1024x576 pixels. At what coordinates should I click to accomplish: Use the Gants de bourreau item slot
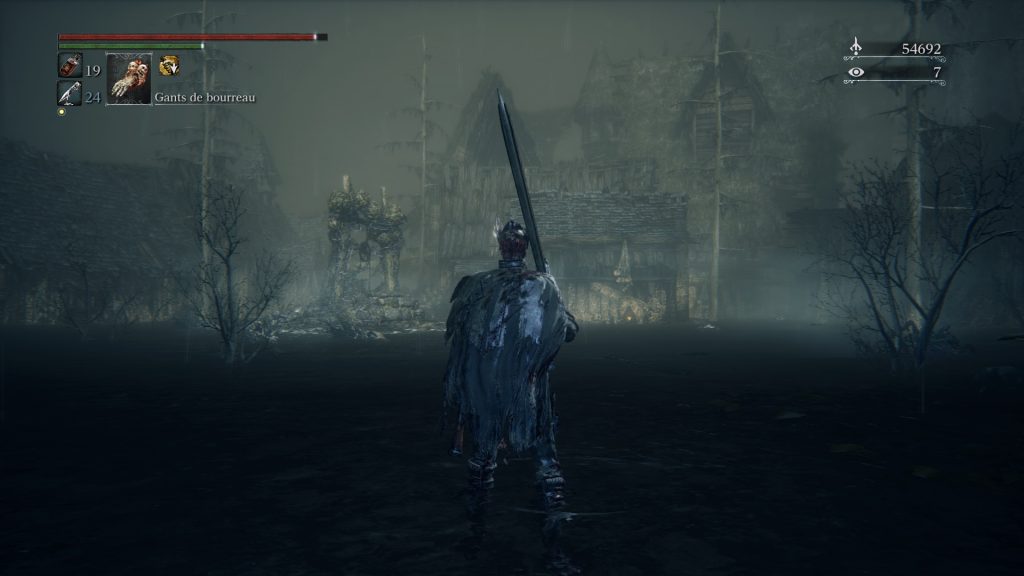coord(129,79)
